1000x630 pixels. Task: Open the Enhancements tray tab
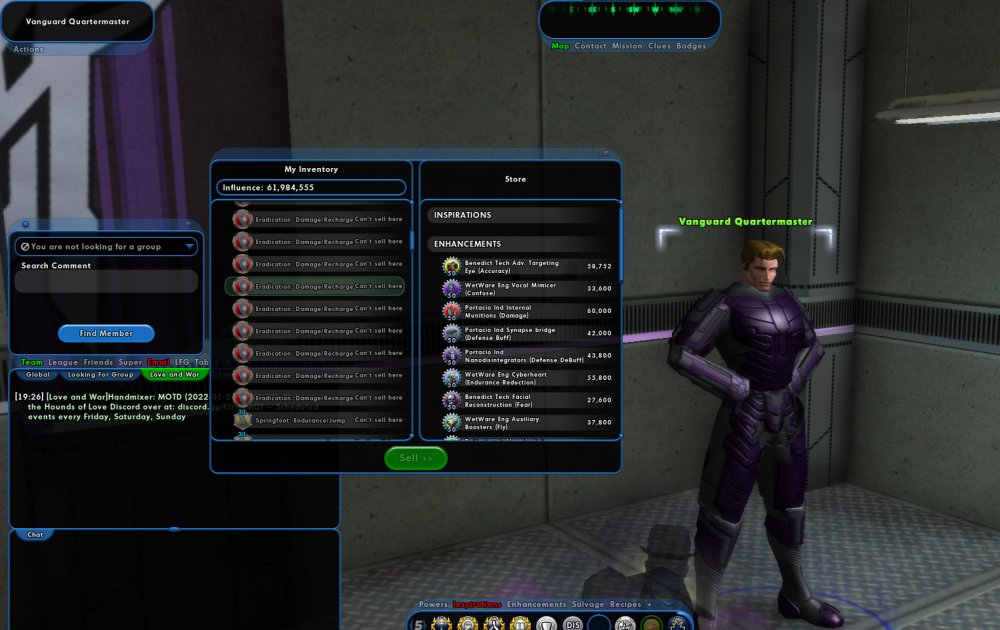point(536,605)
